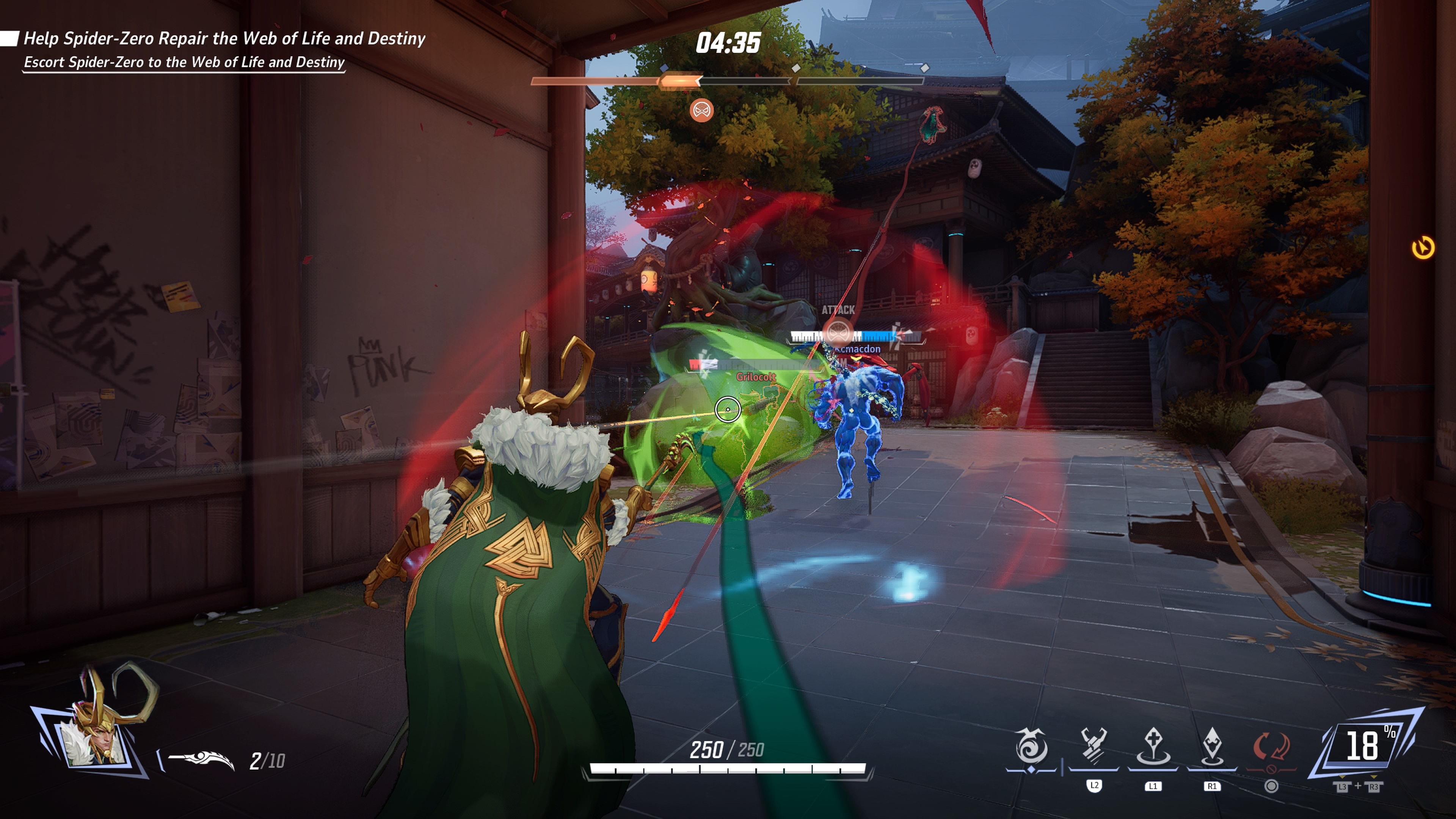The image size is (1456, 819).
Task: Click the circle button prompt under the ultimate icon
Action: pos(1272,789)
